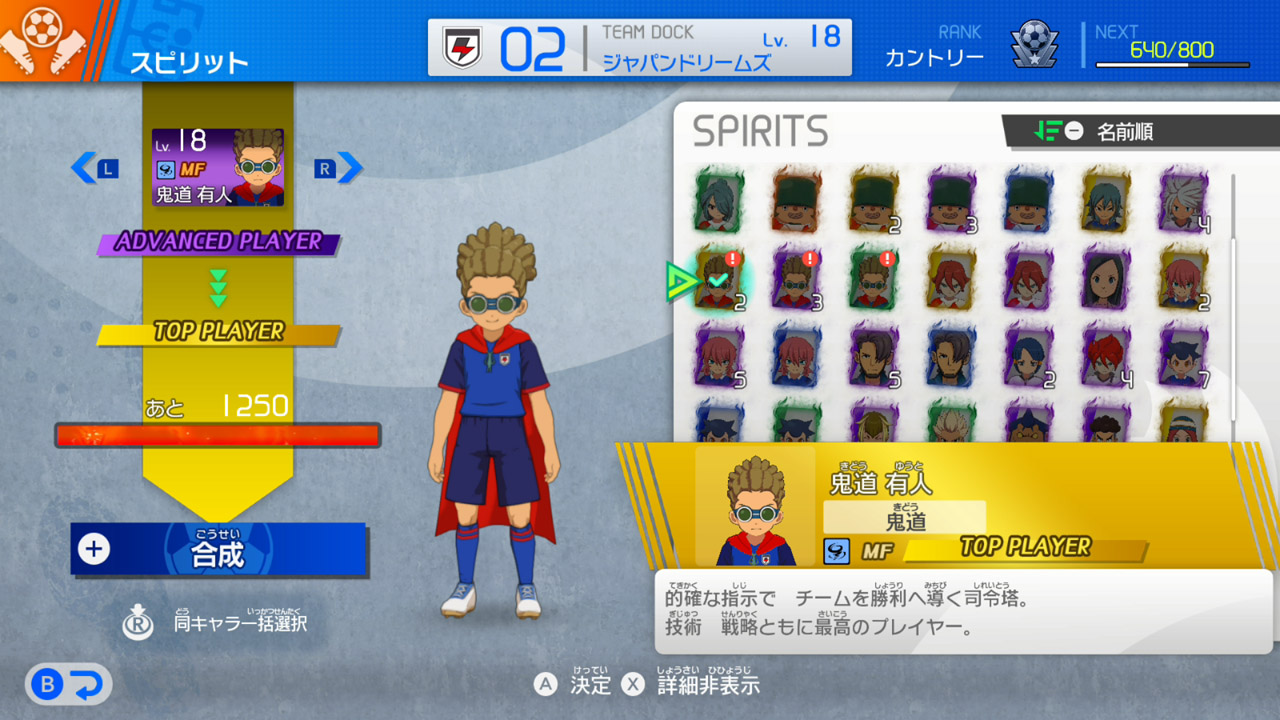Start synthesis with the 合成 button
Viewport: 1280px width, 720px height.
tap(218, 549)
